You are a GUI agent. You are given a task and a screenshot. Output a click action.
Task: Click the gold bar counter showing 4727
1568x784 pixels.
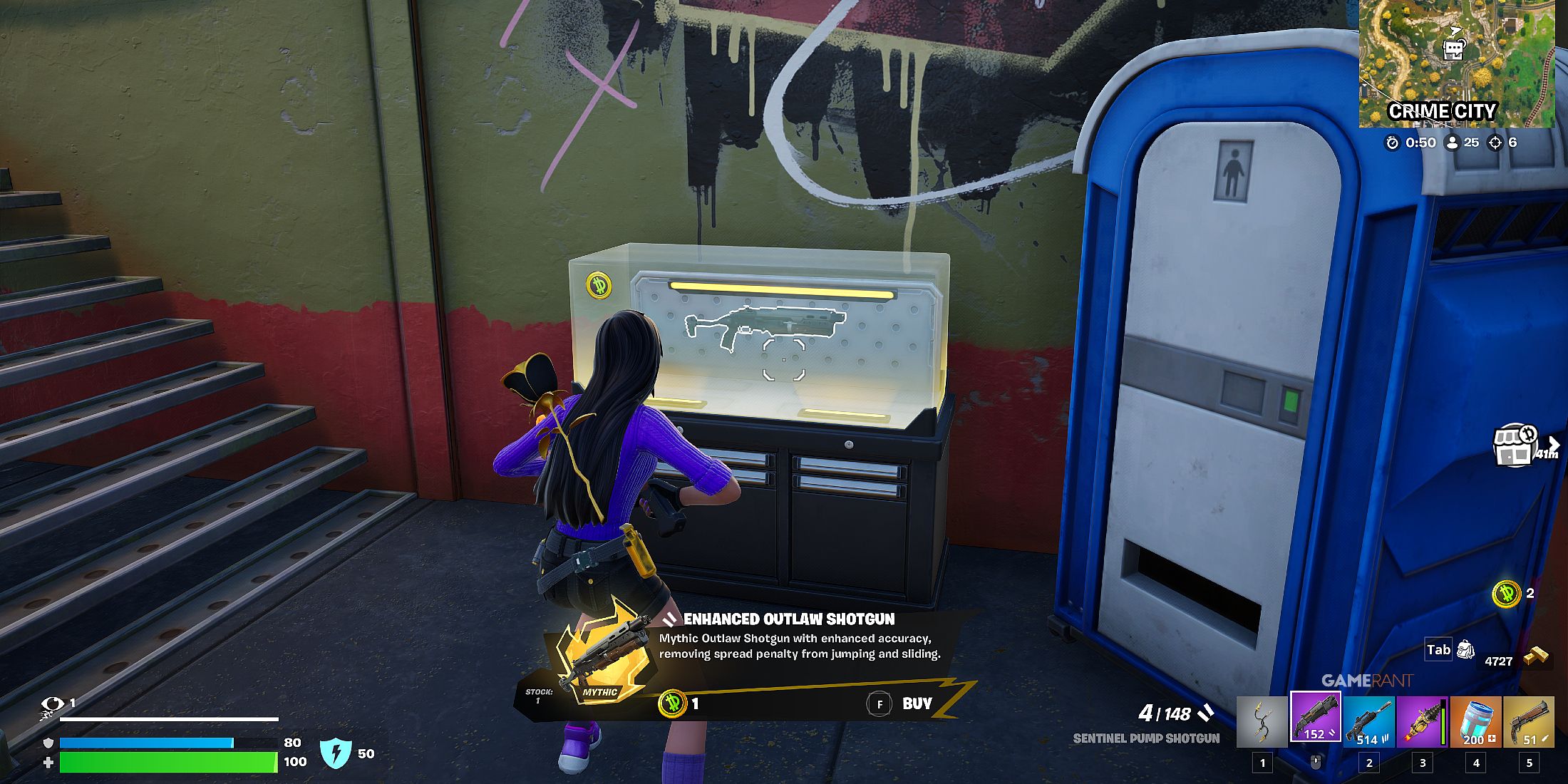[1500, 661]
